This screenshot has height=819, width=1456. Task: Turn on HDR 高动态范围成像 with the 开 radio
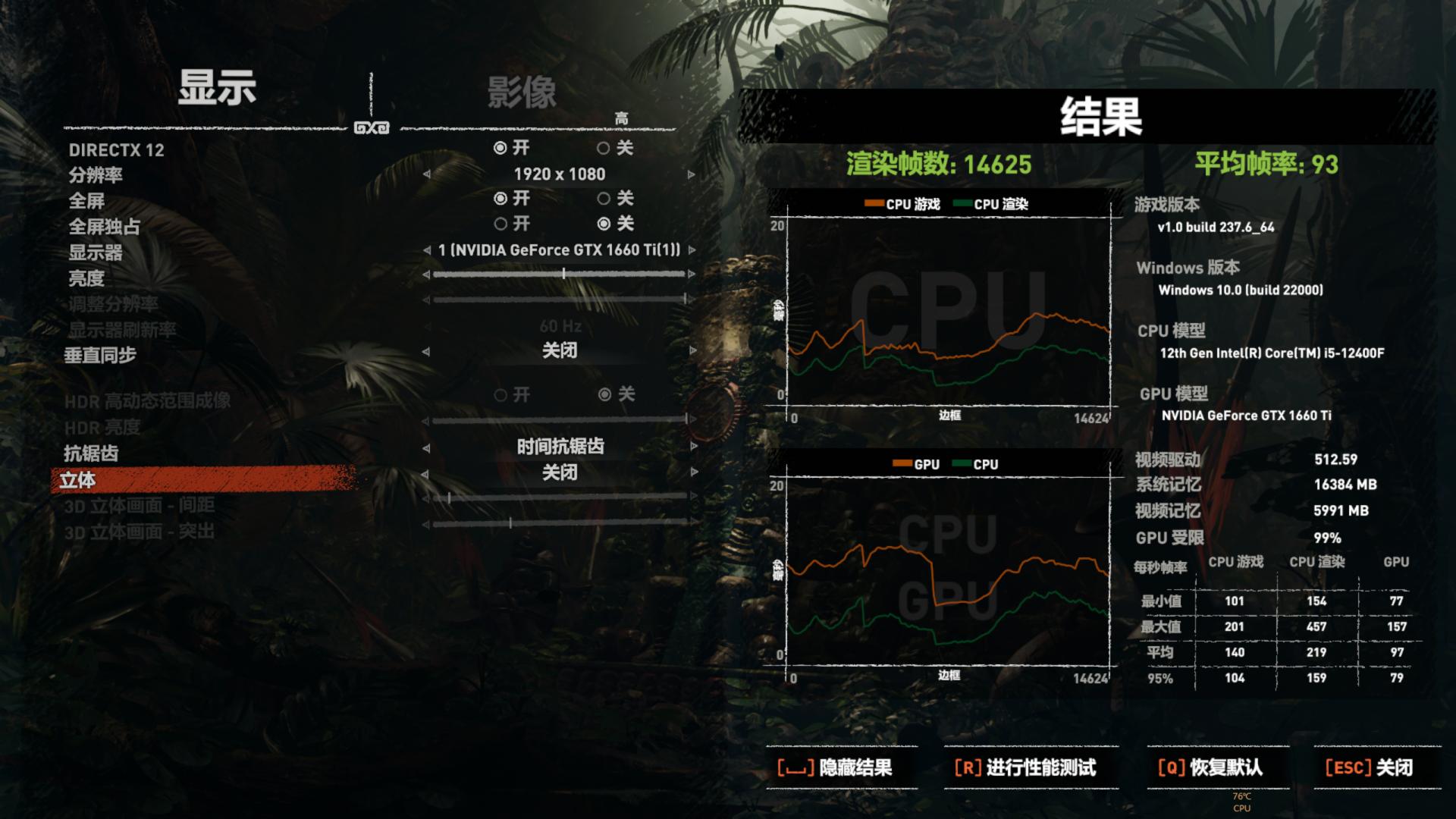click(x=501, y=394)
